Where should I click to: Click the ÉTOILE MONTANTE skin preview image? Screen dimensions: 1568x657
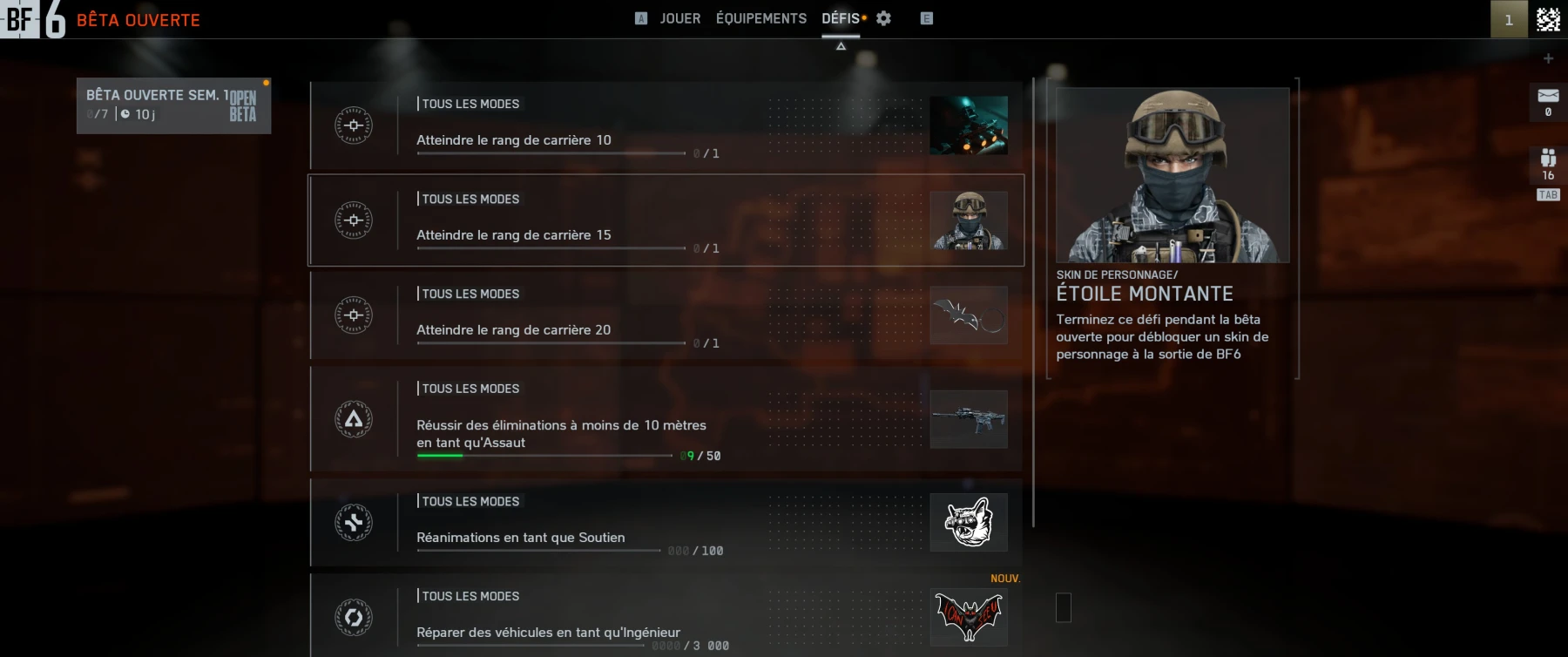click(1171, 174)
